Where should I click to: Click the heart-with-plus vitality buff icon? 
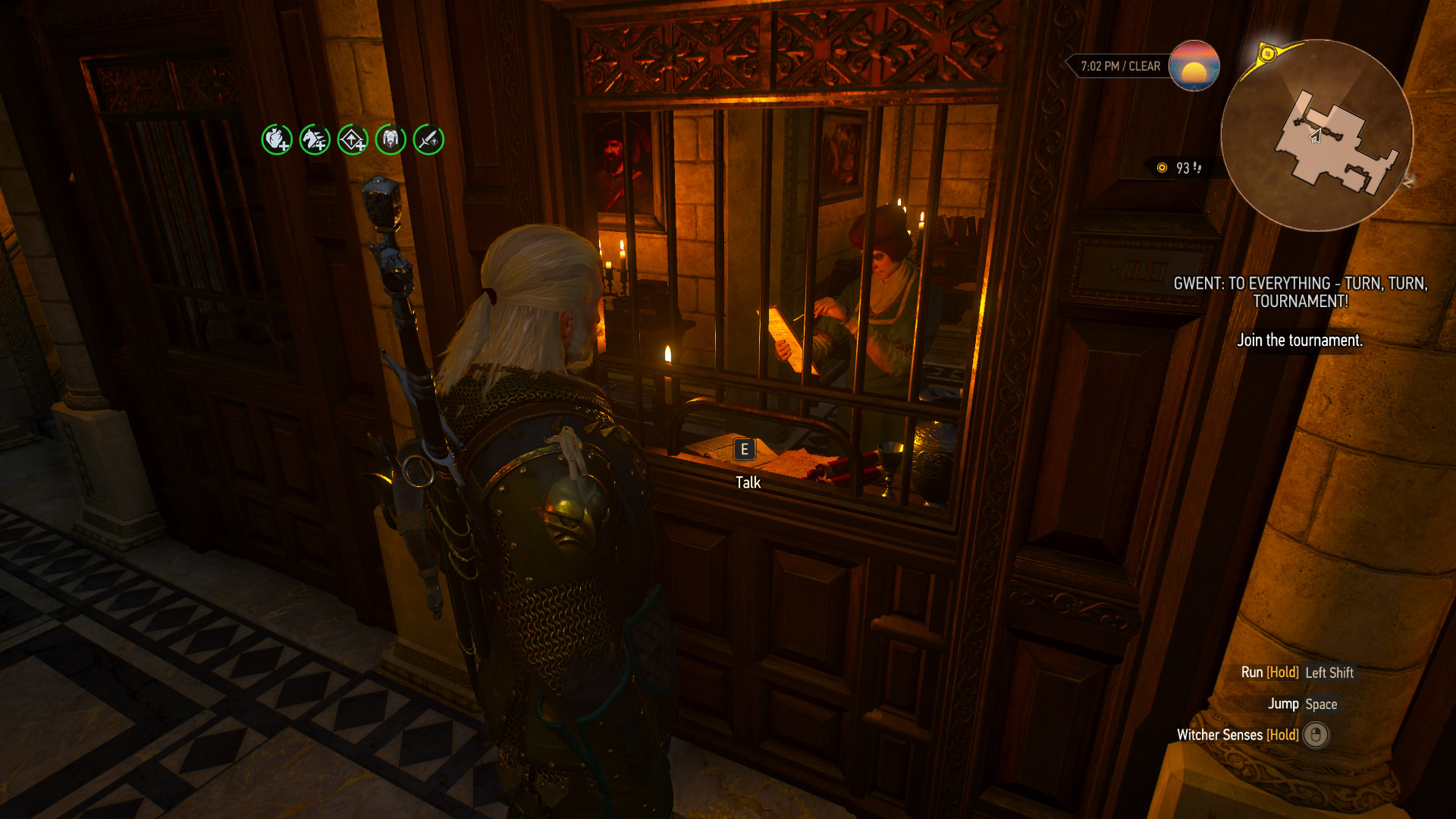277,140
